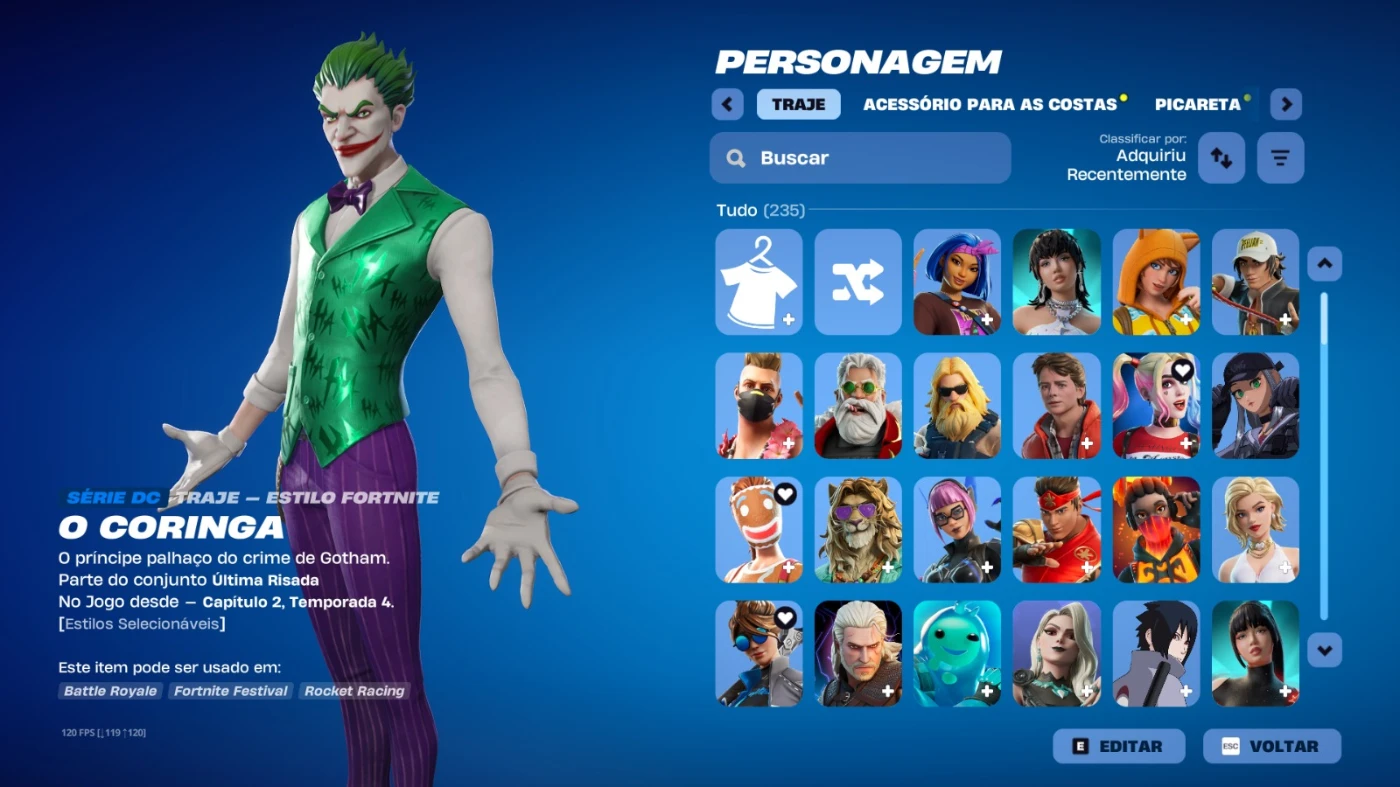
Task: Open the Acessório para as Costas tab
Action: 989,104
